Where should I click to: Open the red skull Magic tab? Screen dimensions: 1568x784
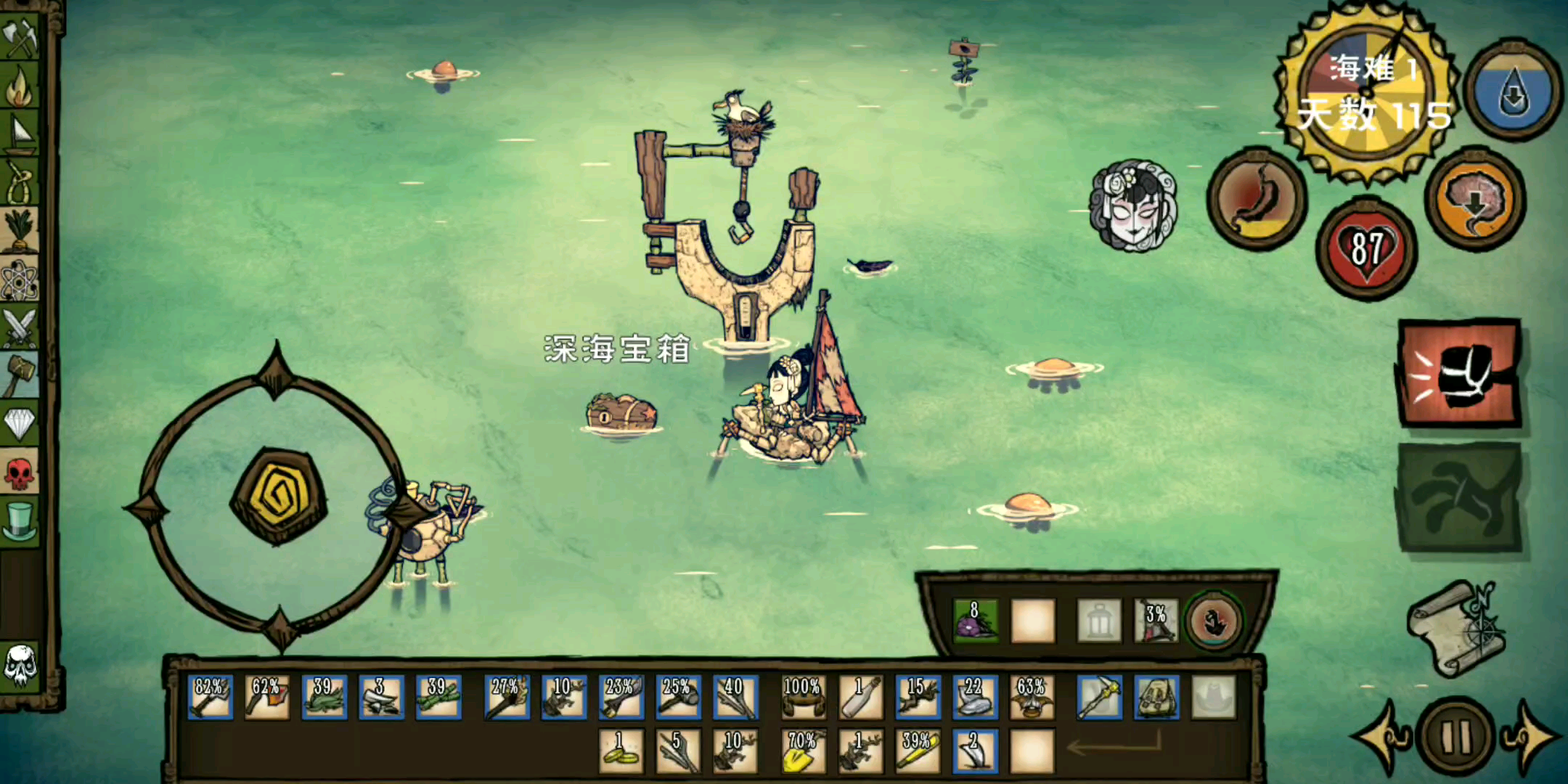tap(20, 473)
